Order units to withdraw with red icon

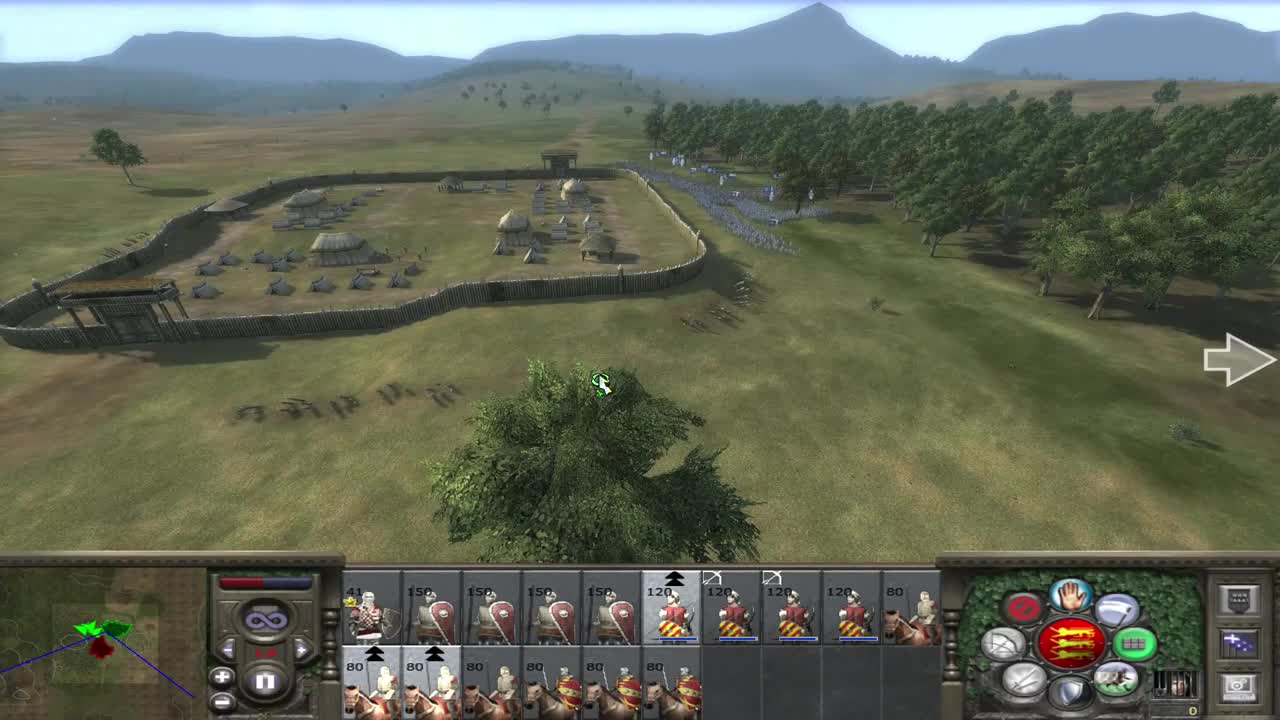pyautogui.click(x=1022, y=607)
